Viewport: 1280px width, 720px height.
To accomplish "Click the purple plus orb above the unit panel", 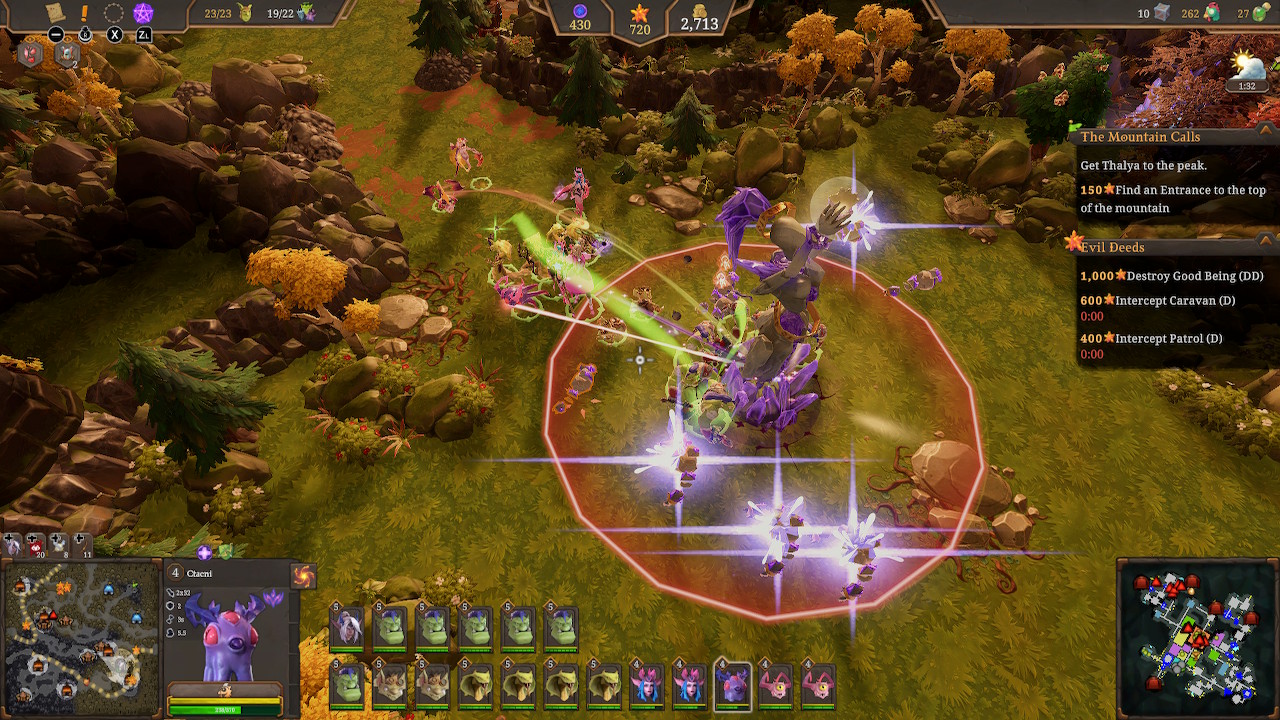I will [x=205, y=552].
